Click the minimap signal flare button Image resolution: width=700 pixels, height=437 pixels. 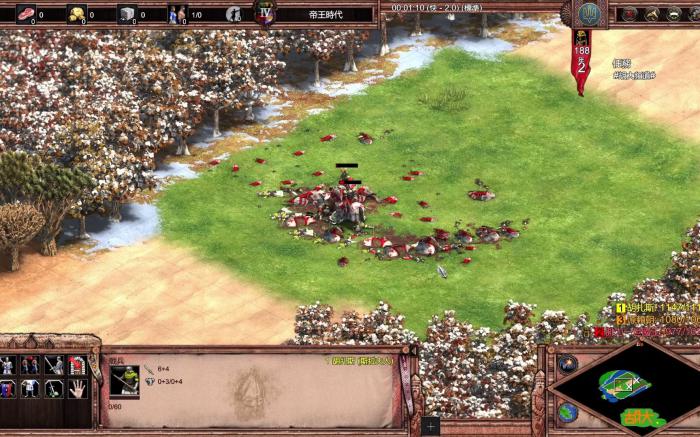[568, 363]
